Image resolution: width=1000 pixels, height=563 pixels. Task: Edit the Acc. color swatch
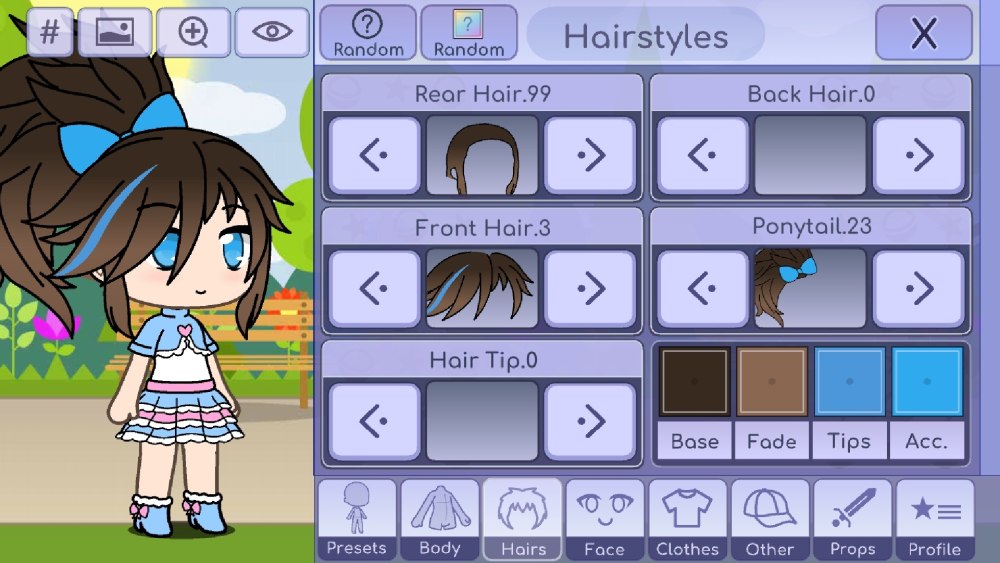click(x=926, y=382)
